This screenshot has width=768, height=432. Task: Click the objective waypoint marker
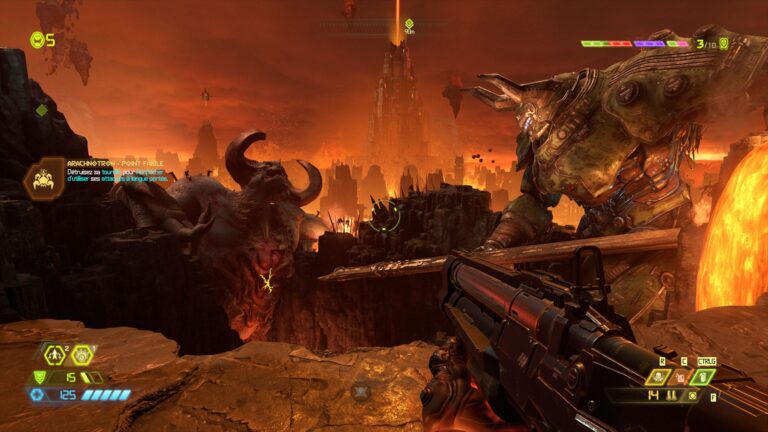tap(409, 23)
